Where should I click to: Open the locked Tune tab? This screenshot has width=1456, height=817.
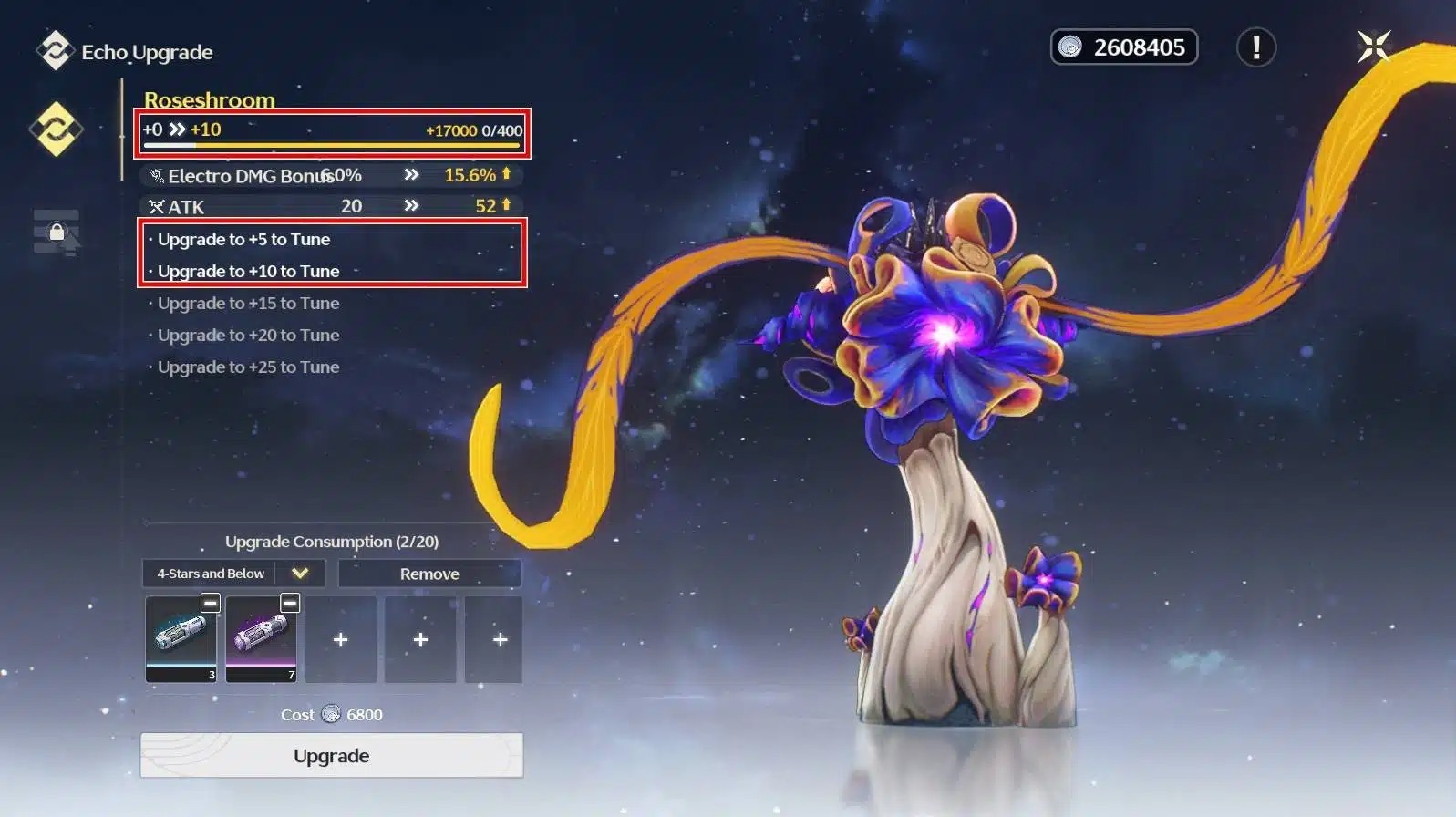pos(57,233)
